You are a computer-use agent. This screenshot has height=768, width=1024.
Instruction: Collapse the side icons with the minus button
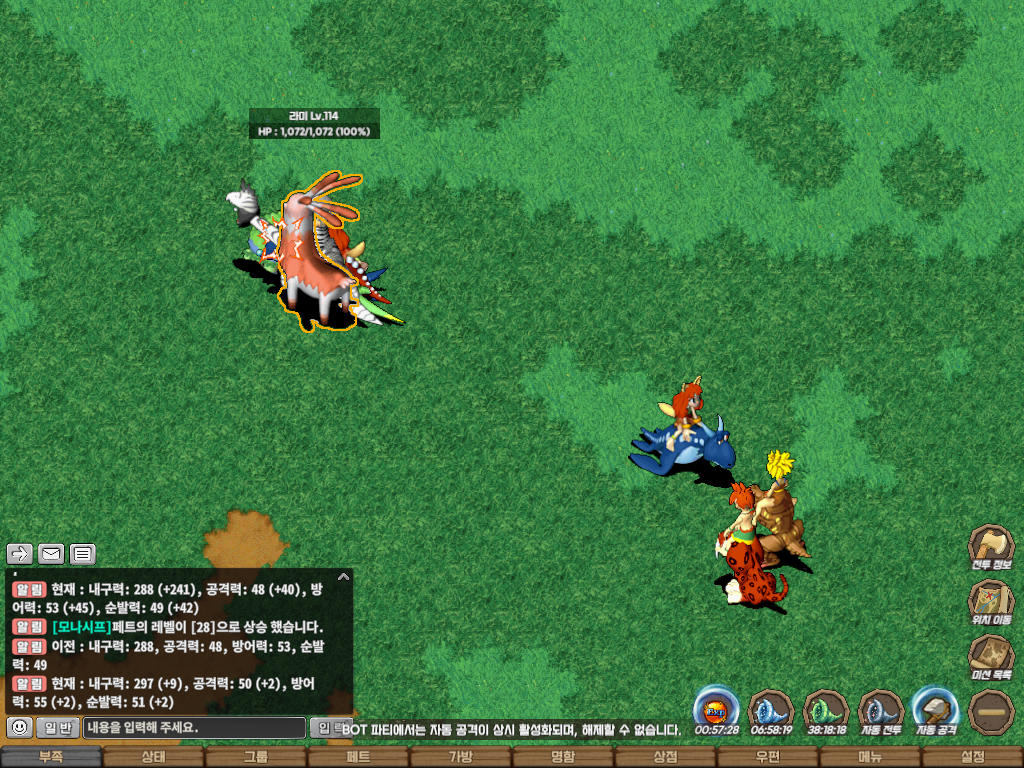(990, 710)
